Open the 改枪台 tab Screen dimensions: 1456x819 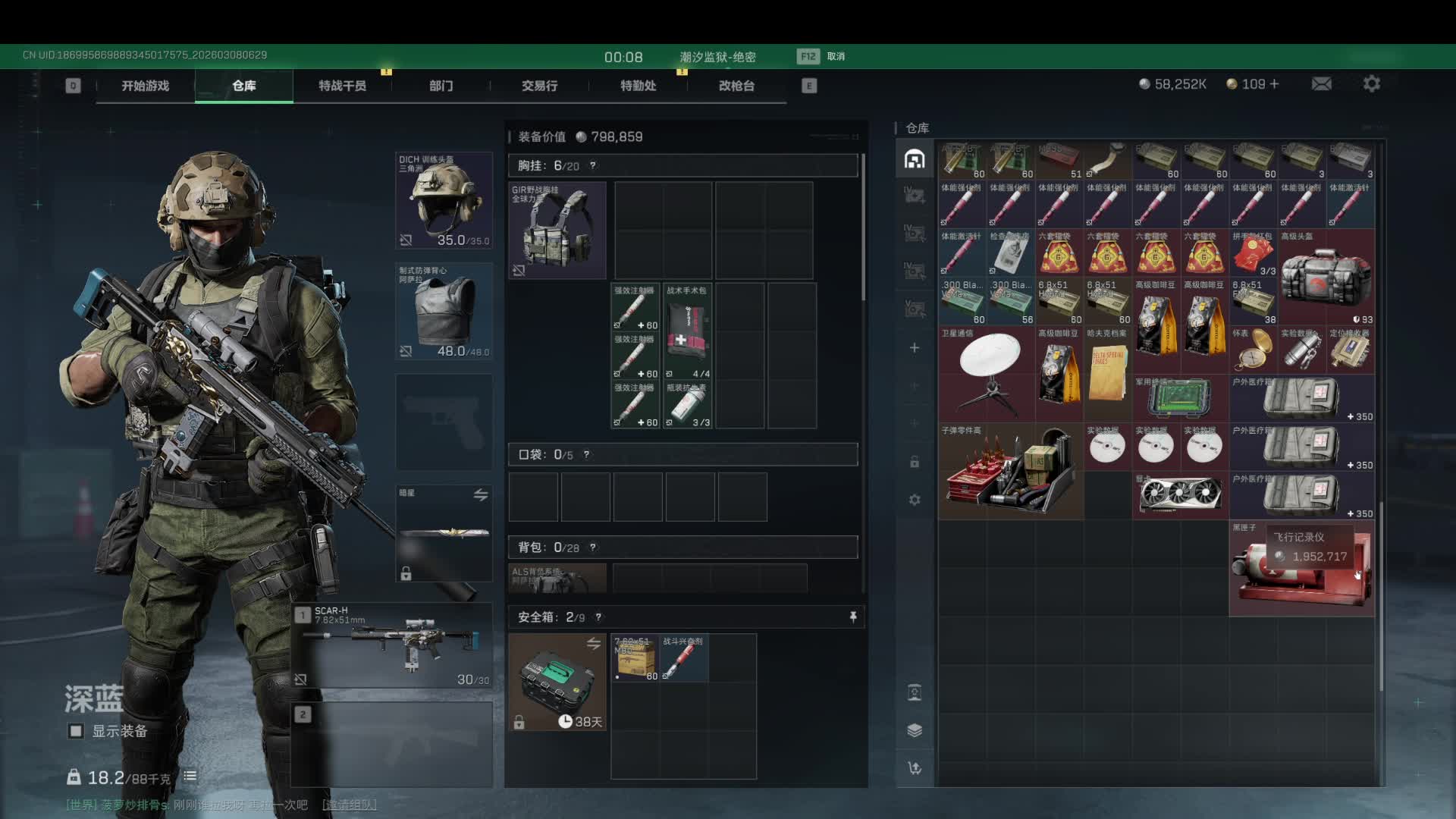click(x=736, y=86)
